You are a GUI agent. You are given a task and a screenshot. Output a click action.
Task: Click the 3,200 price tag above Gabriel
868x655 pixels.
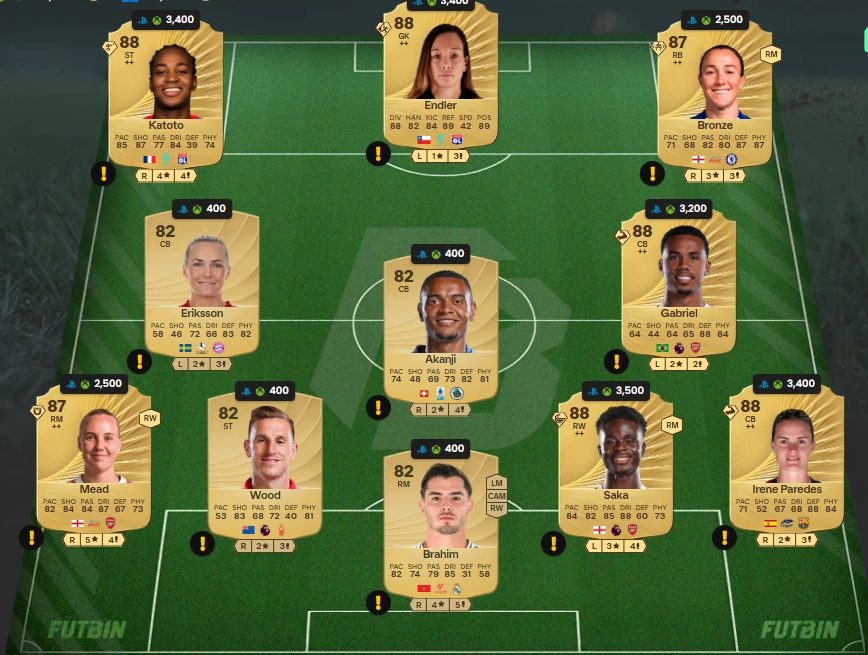click(x=679, y=209)
